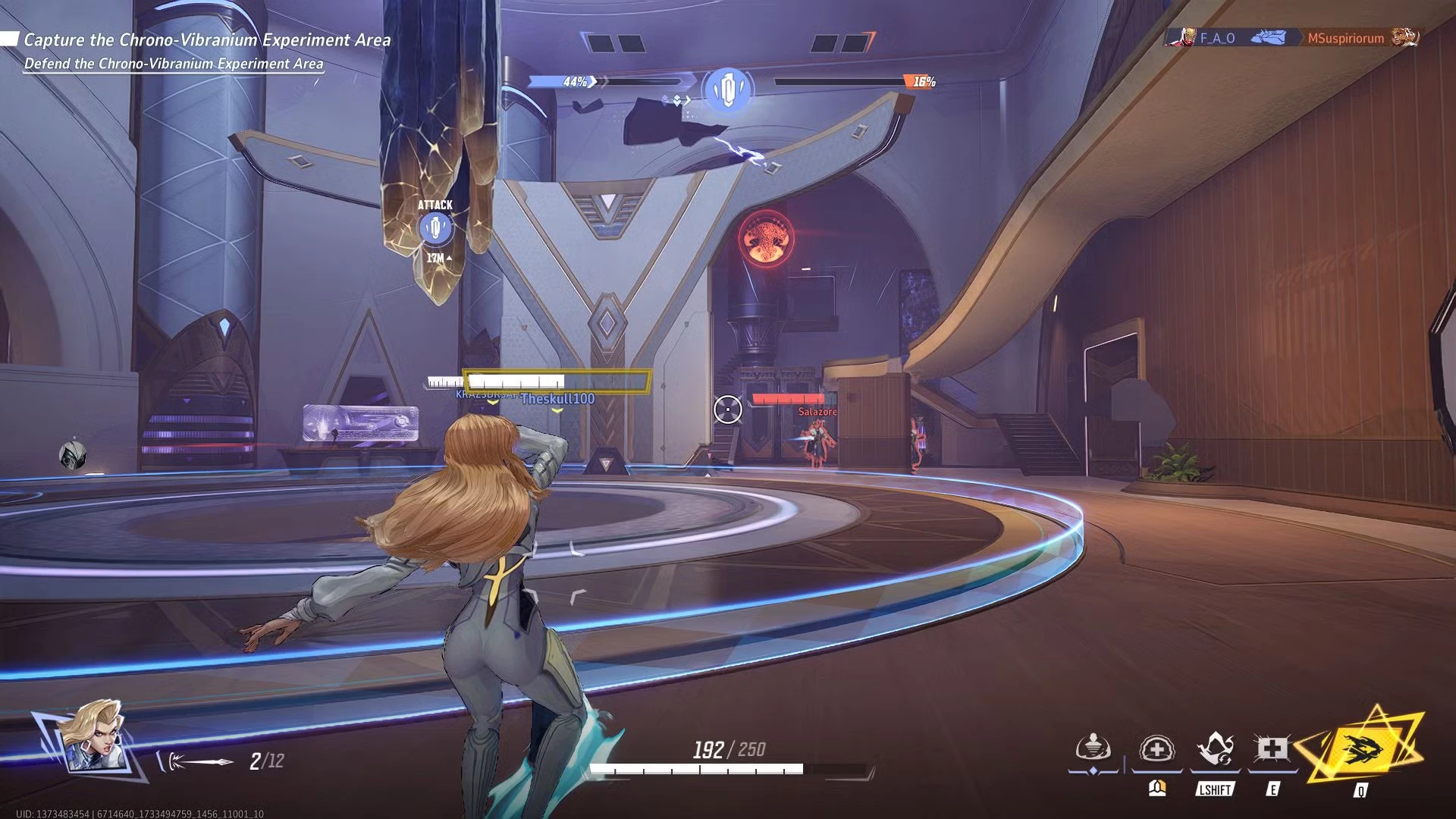The width and height of the screenshot is (1456, 819).
Task: Select the Capture the Chrono-Vibranium objective text
Action: (x=207, y=40)
